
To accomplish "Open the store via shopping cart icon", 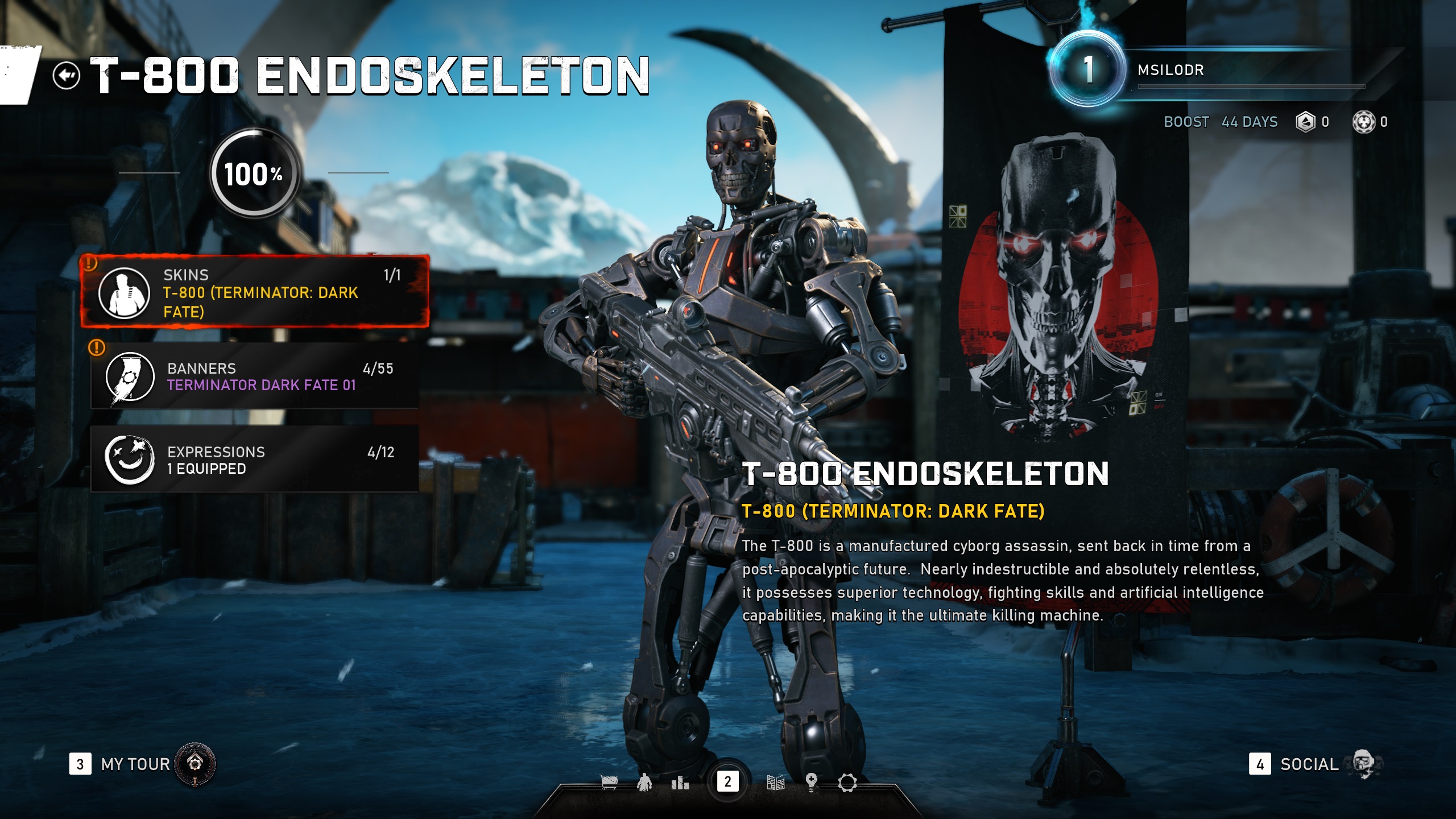I will point(609,783).
